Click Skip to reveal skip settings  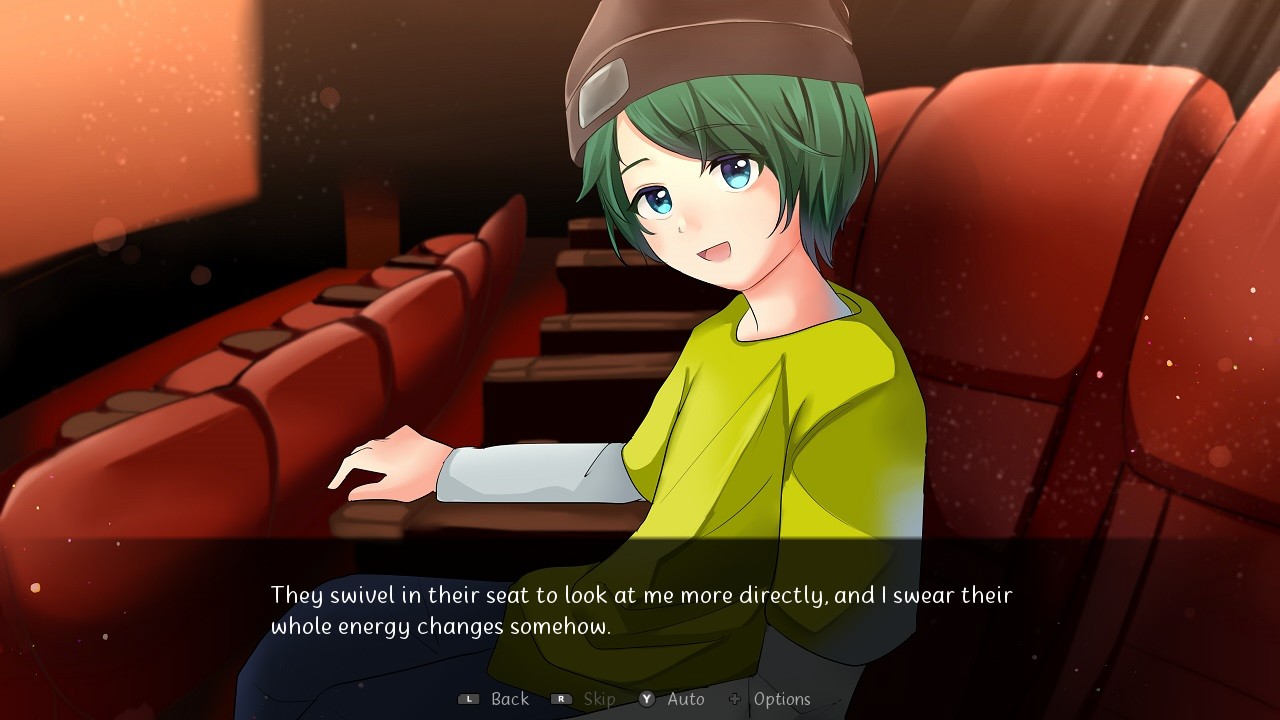pos(598,699)
